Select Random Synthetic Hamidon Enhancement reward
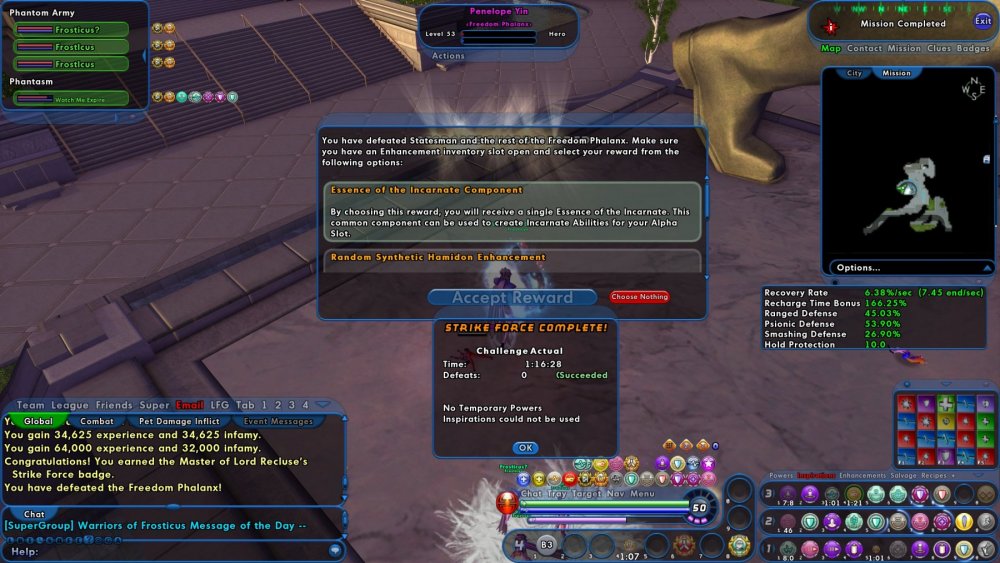This screenshot has height=563, width=1000. pos(512,258)
